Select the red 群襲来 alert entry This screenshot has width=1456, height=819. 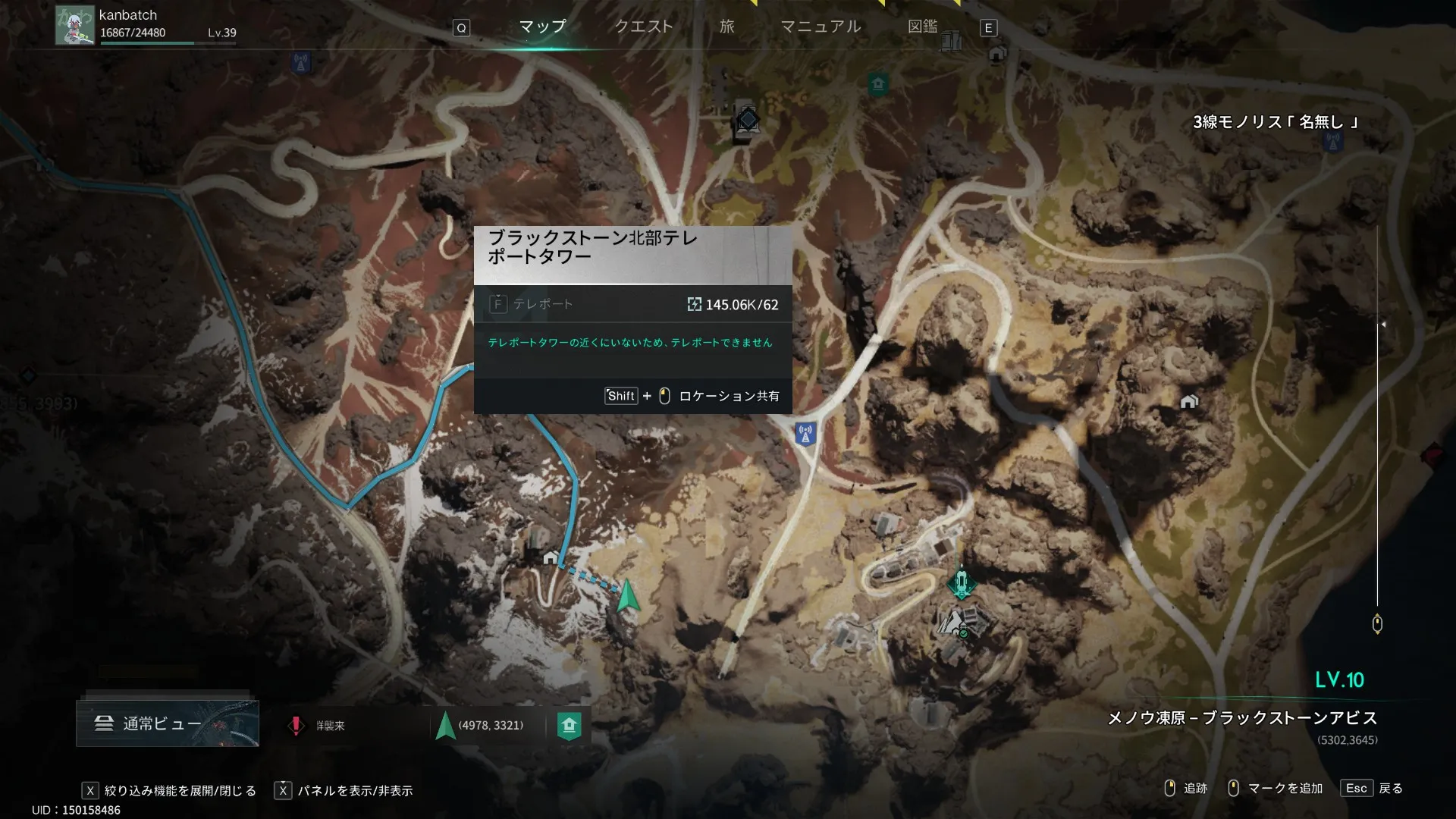tap(320, 726)
